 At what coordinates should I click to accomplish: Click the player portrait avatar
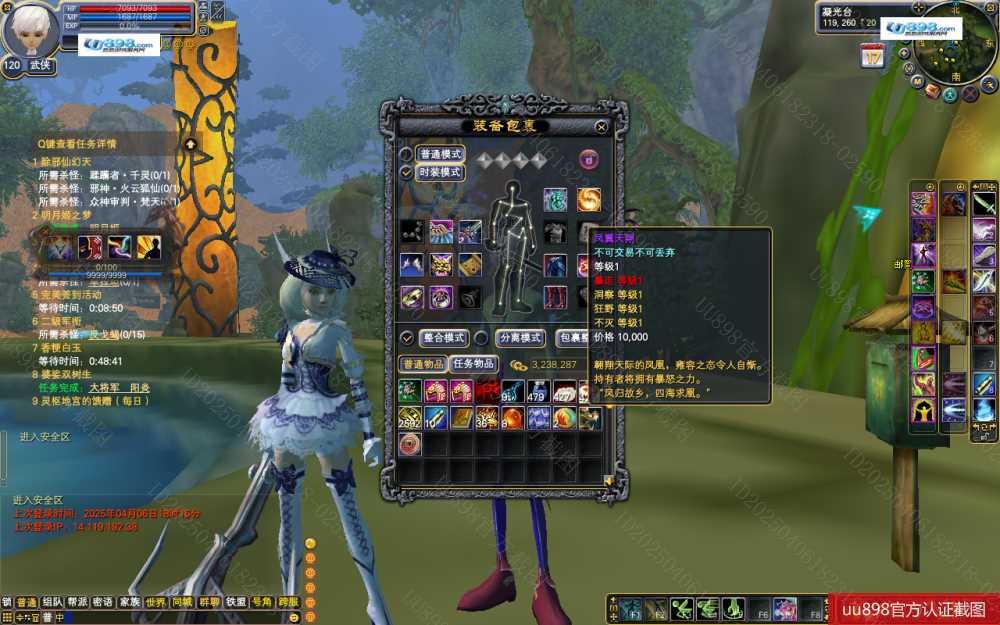click(30, 30)
